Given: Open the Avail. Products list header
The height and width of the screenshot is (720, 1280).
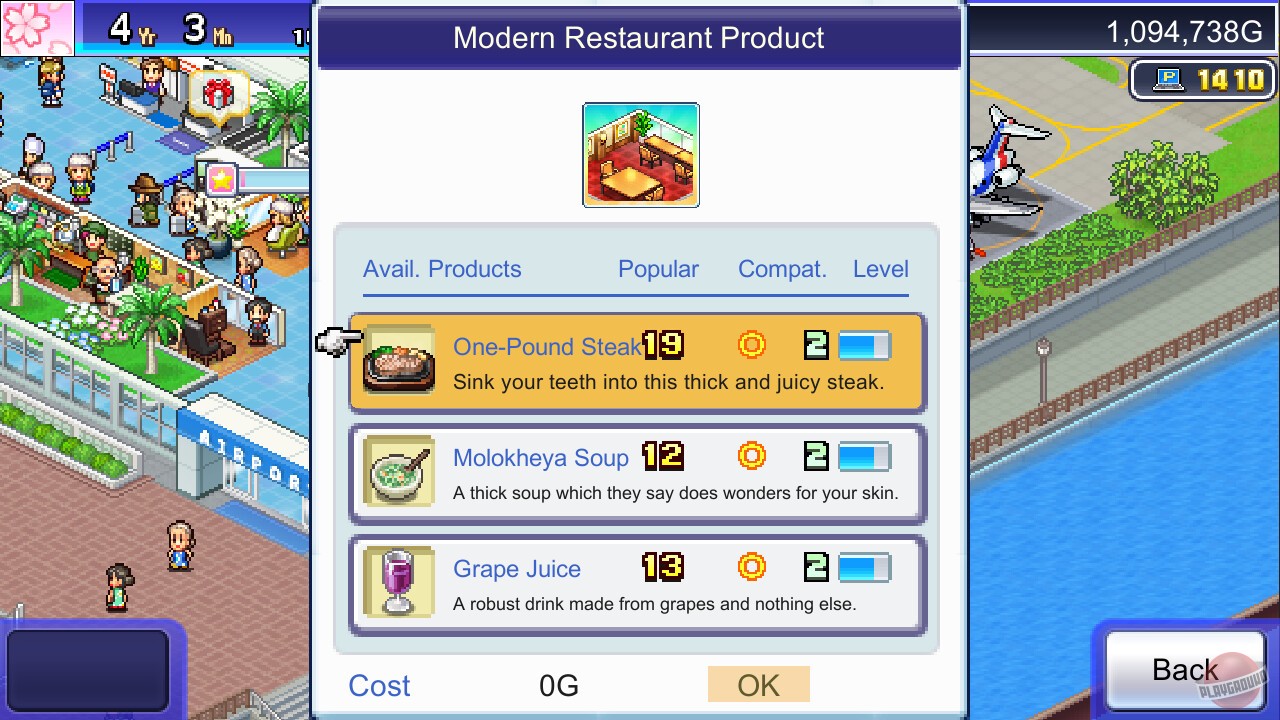Looking at the screenshot, I should (442, 269).
